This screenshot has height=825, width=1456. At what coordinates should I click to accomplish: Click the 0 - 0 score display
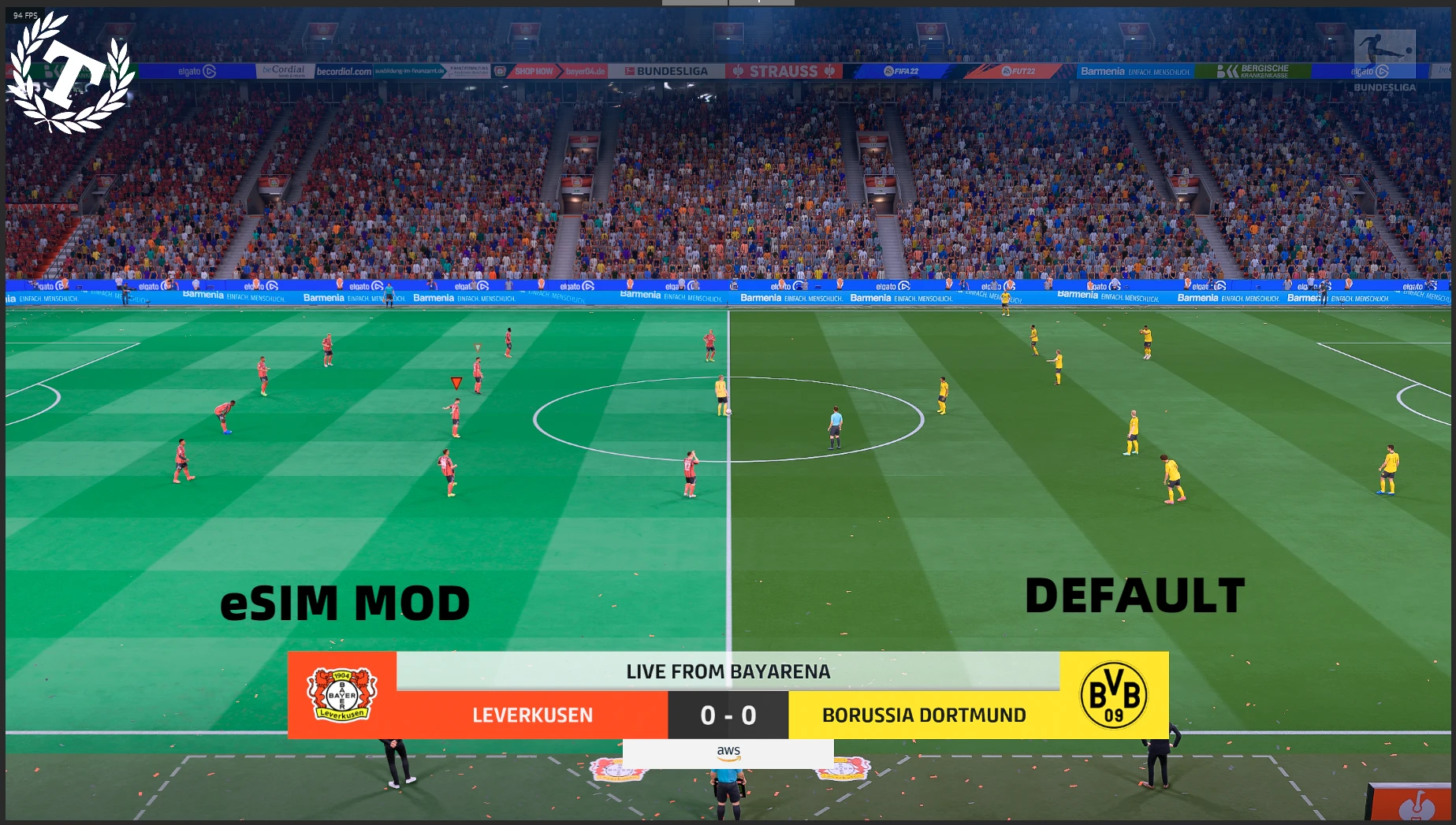coord(727,715)
